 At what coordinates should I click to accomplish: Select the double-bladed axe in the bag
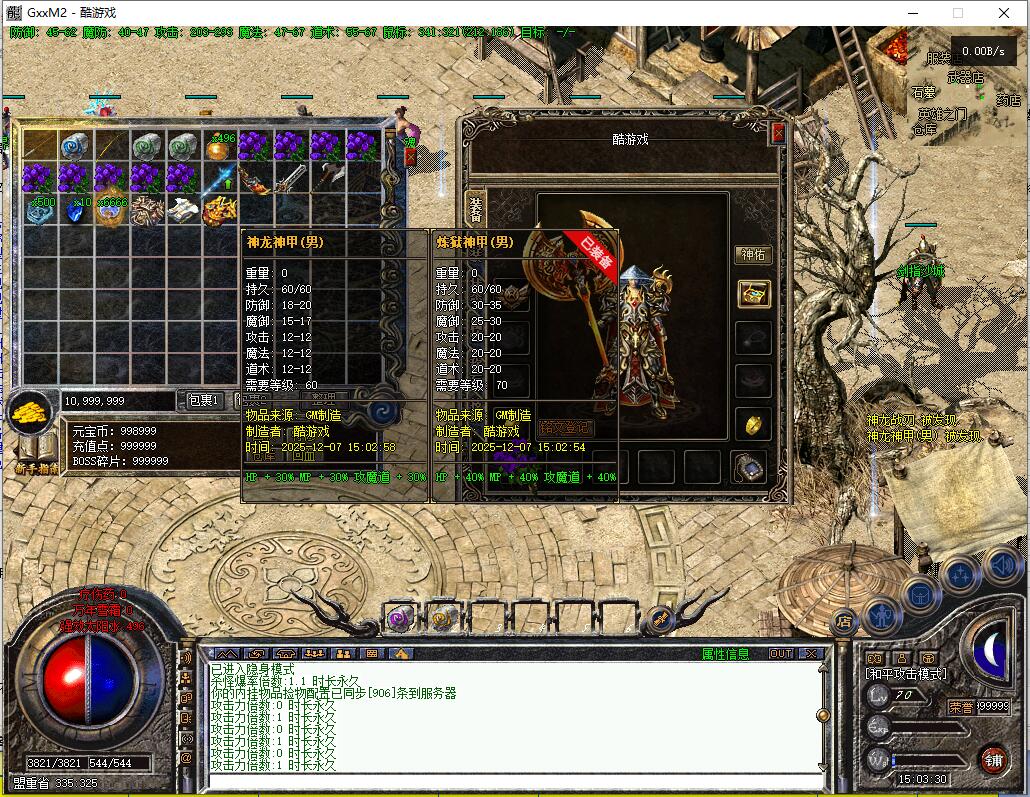(327, 178)
